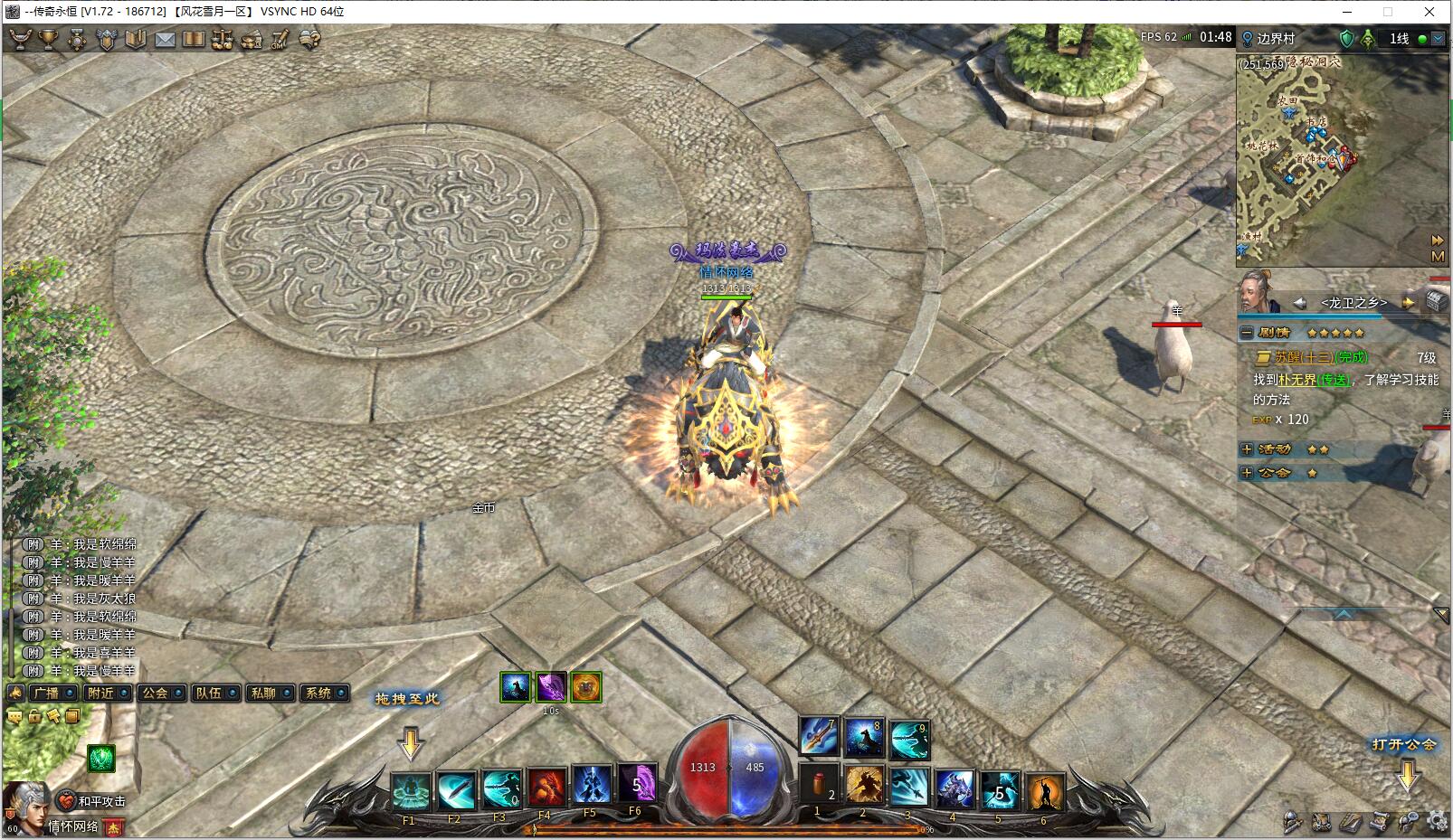The height and width of the screenshot is (840, 1453).
Task: Toggle the 和平攻击 attack mode button
Action: 93,801
